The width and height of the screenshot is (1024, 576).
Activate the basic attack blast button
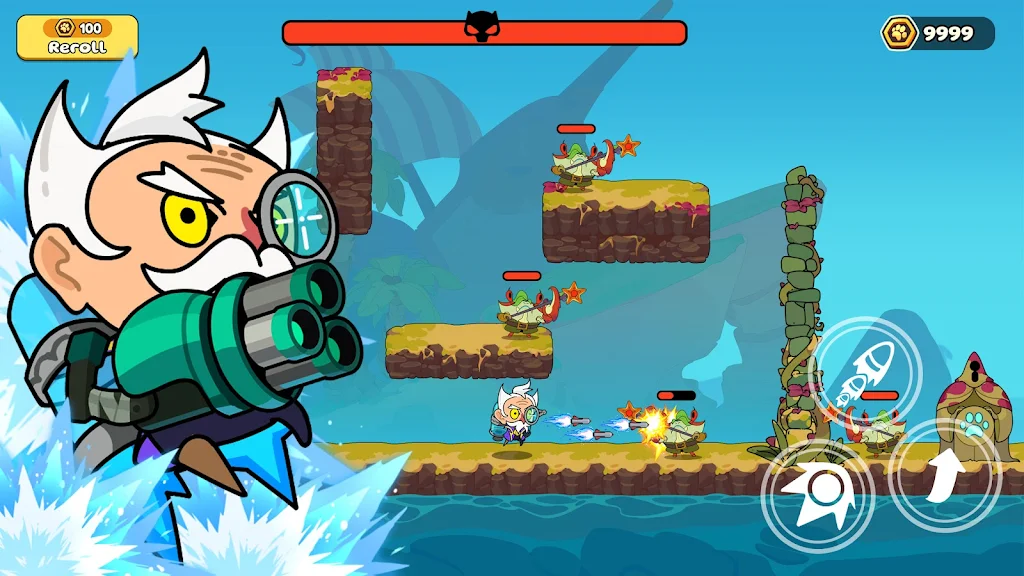coord(818,496)
